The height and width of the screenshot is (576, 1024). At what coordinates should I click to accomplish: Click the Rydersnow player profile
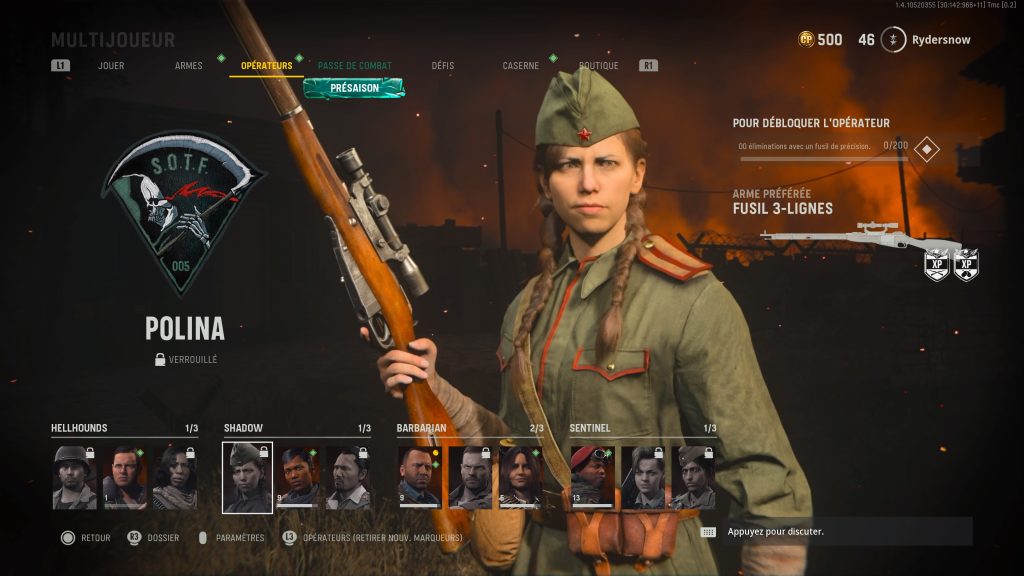[x=925, y=40]
